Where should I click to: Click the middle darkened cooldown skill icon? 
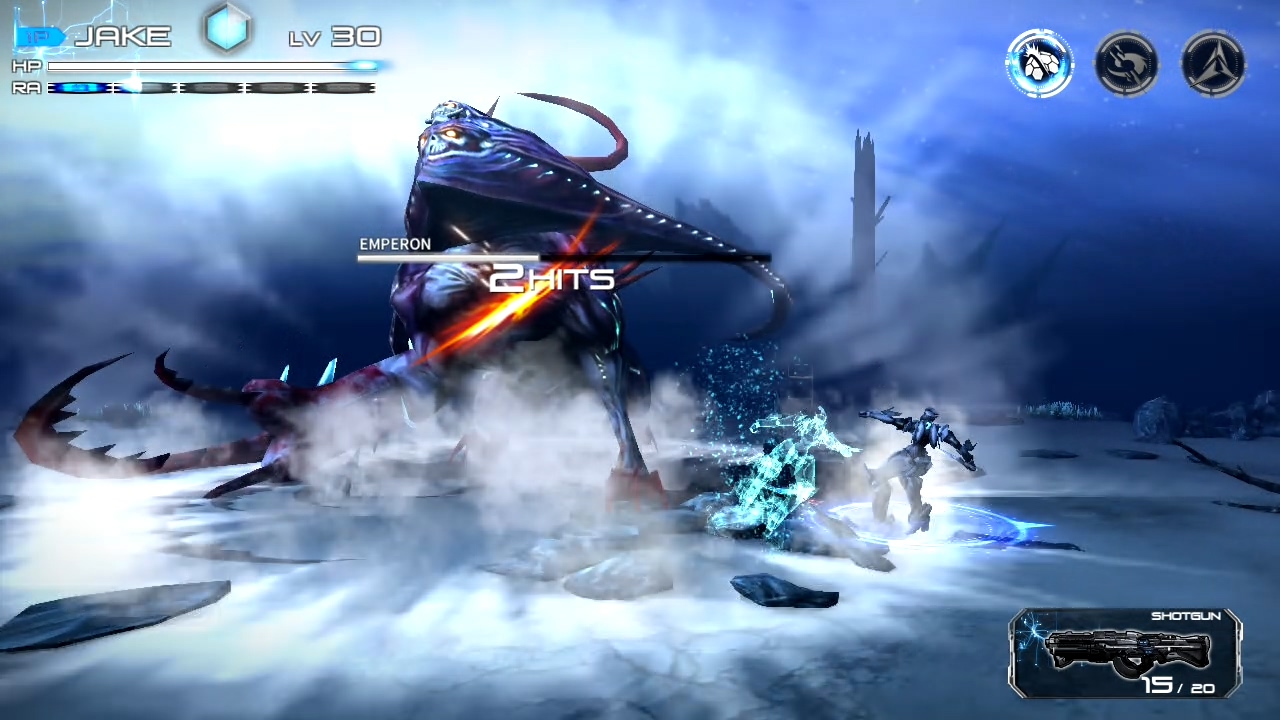coord(1126,62)
